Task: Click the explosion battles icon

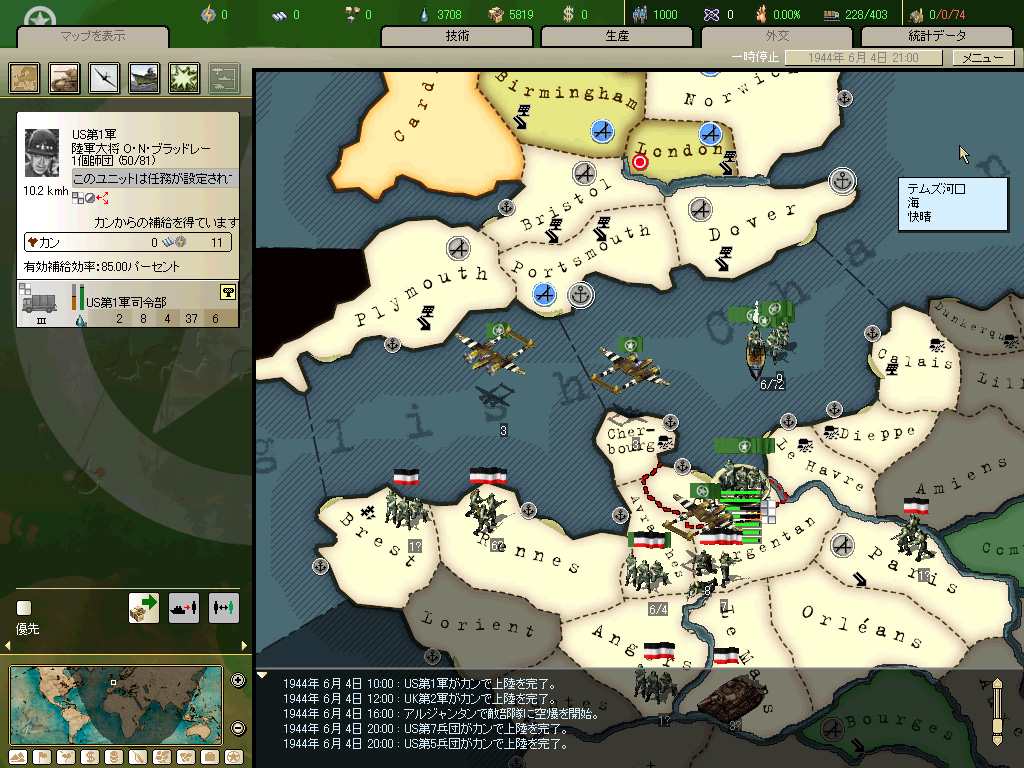Action: point(185,77)
